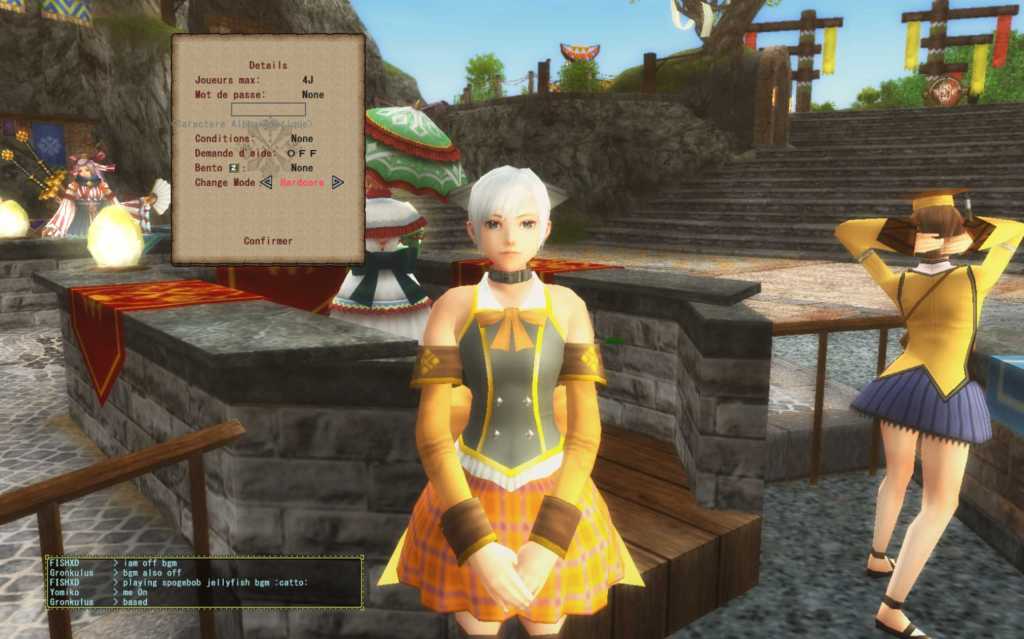Advance Change Mode with the right arrow
Viewport: 1024px width, 639px height.
pos(338,183)
